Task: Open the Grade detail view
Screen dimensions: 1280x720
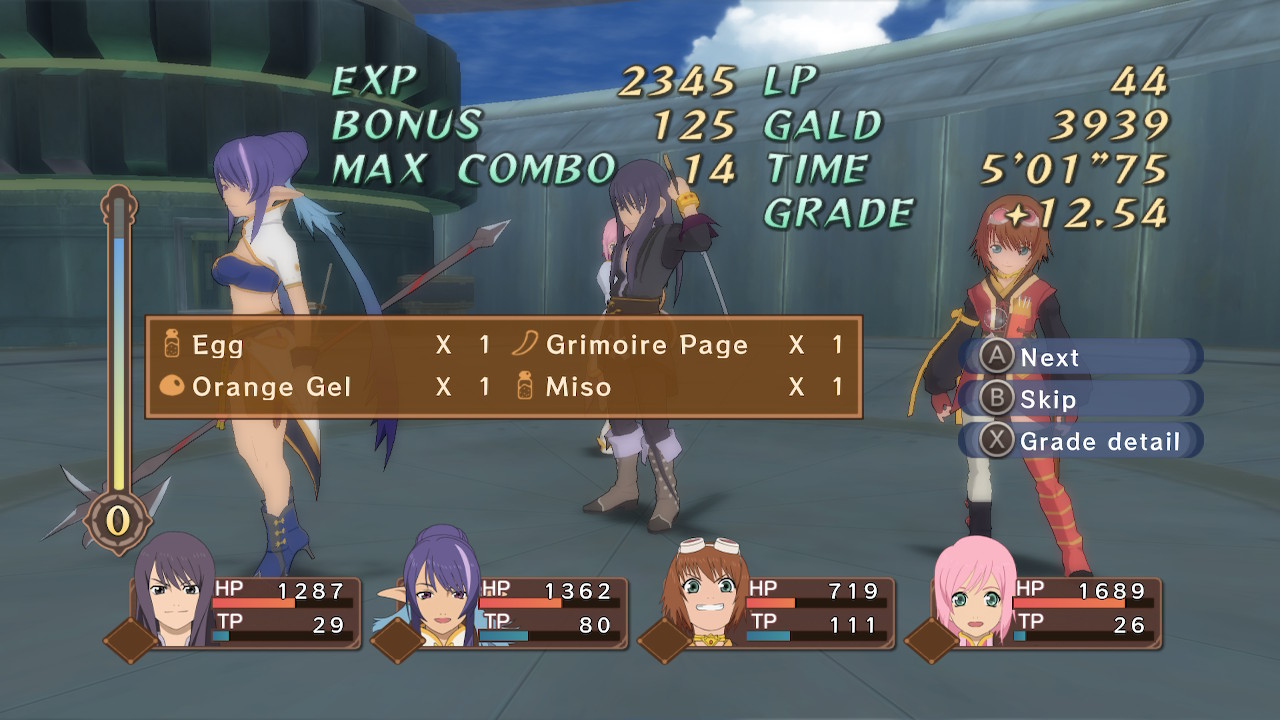Action: click(1080, 441)
